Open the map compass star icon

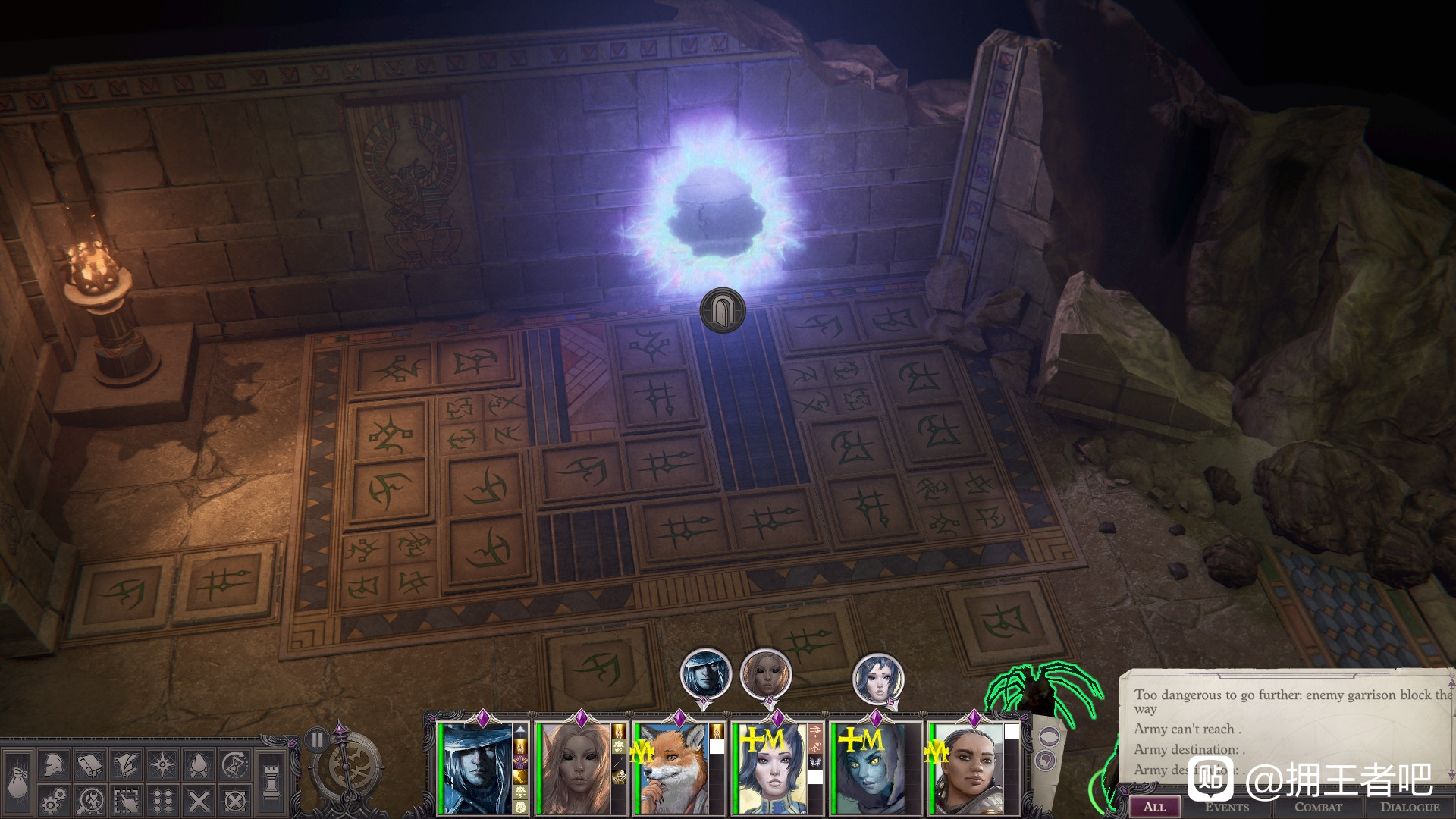coord(162,765)
